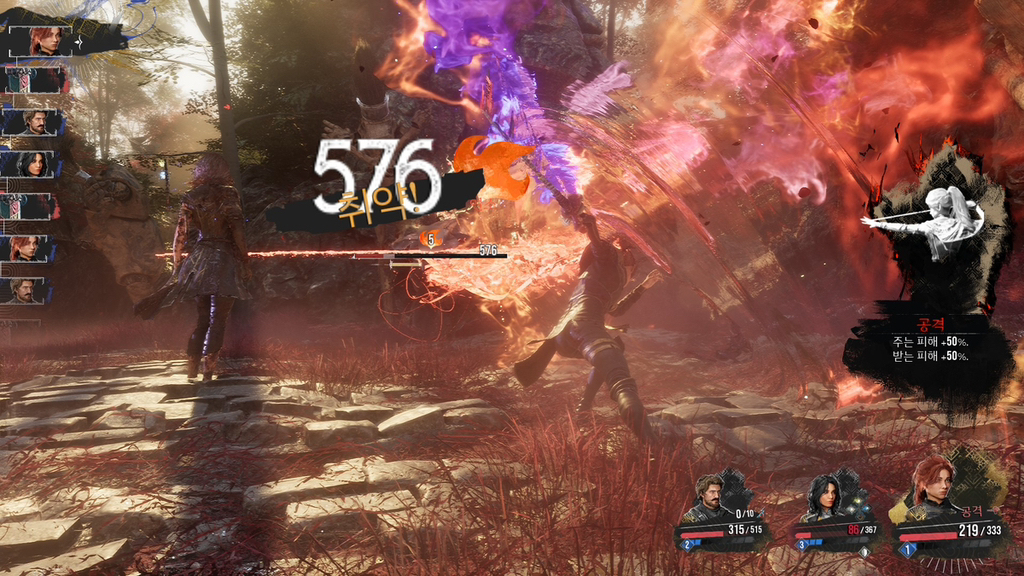Click Lune's portrait in the turn order list

pos(34,163)
